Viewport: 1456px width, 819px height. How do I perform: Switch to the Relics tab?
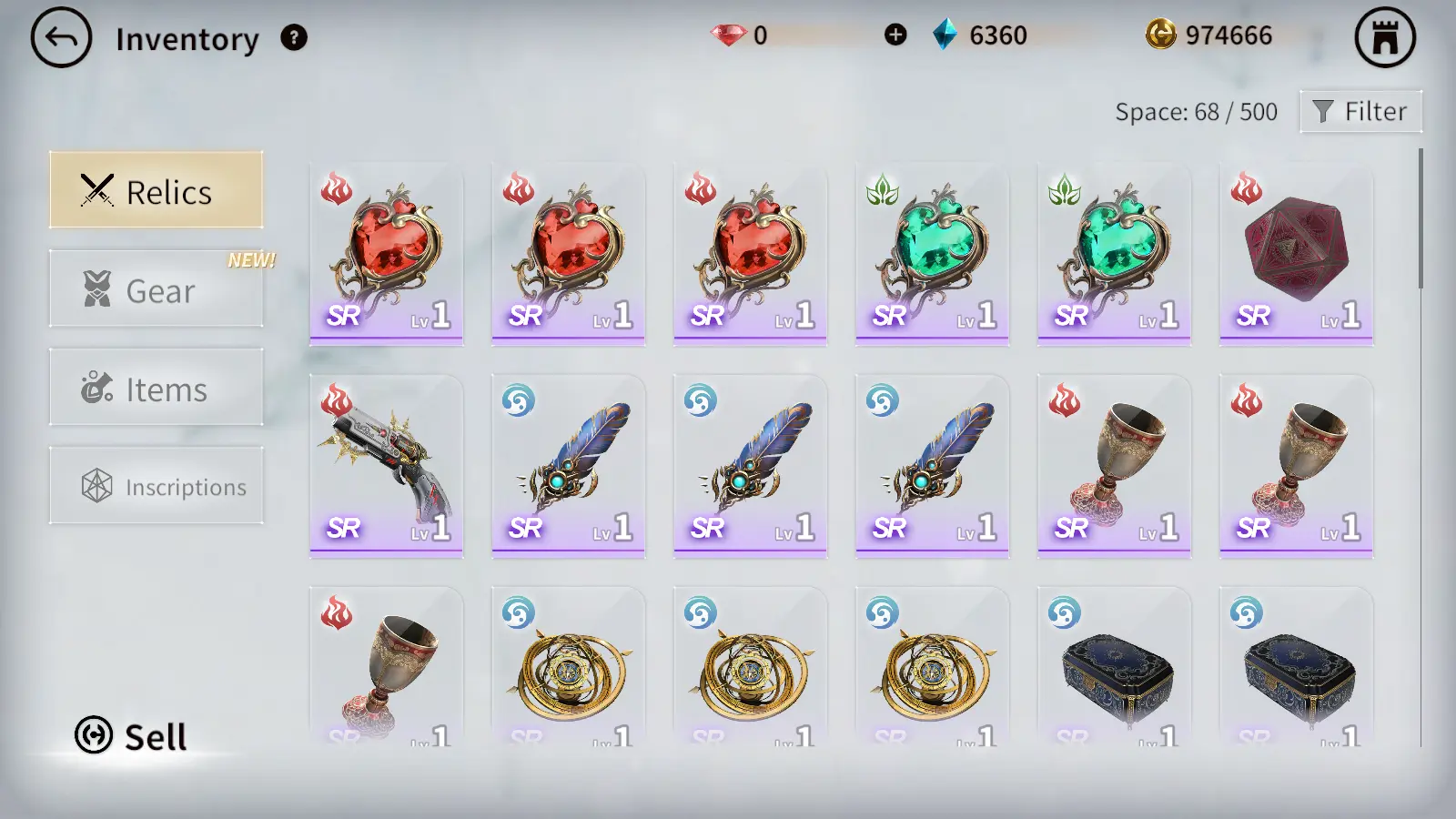point(157,190)
